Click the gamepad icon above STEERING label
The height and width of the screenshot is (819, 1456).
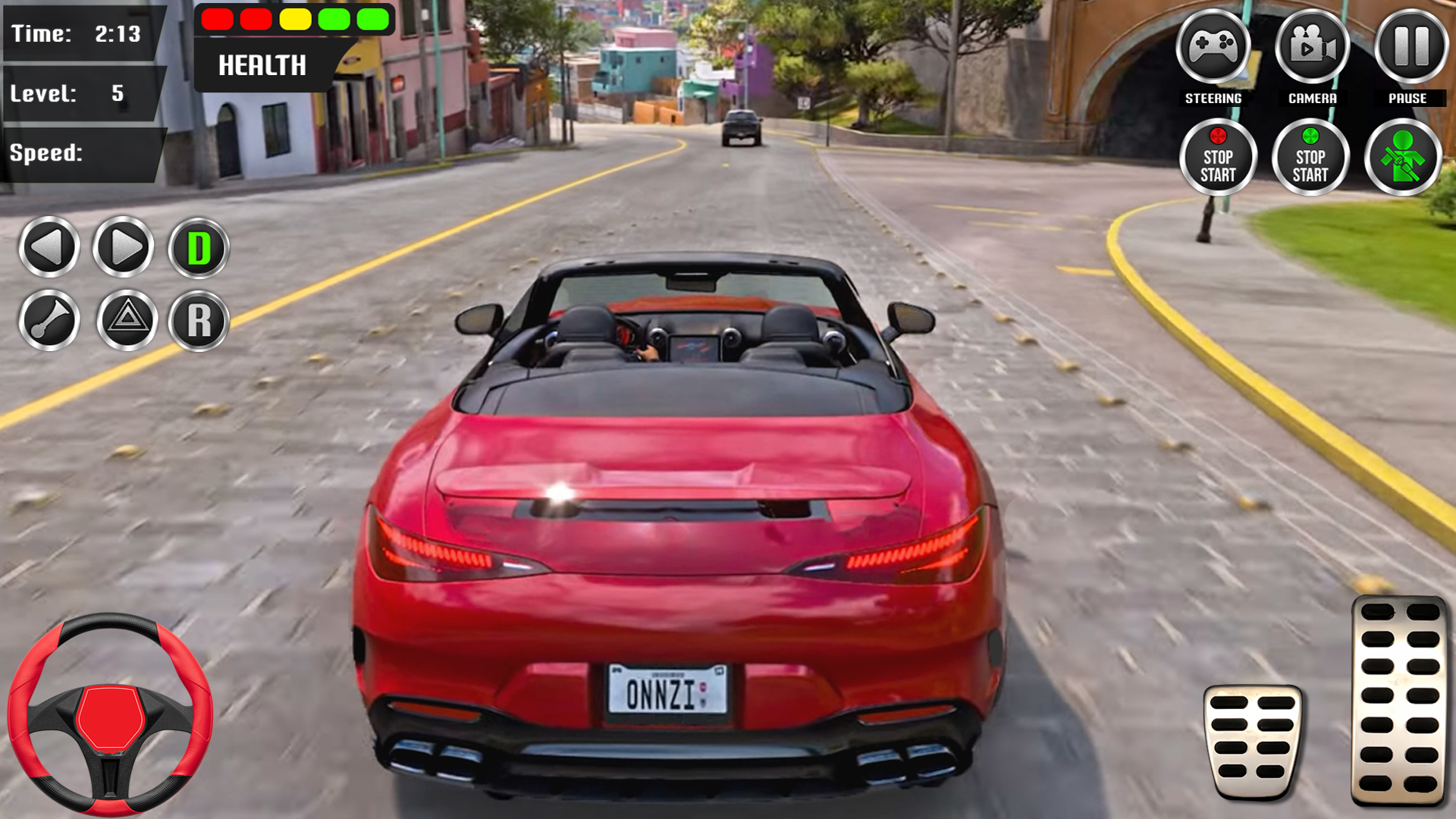(1214, 45)
